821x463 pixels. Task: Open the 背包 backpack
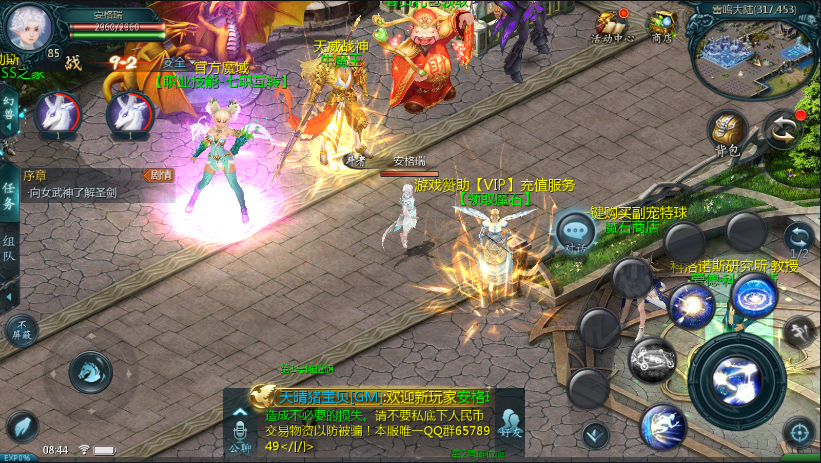click(726, 132)
